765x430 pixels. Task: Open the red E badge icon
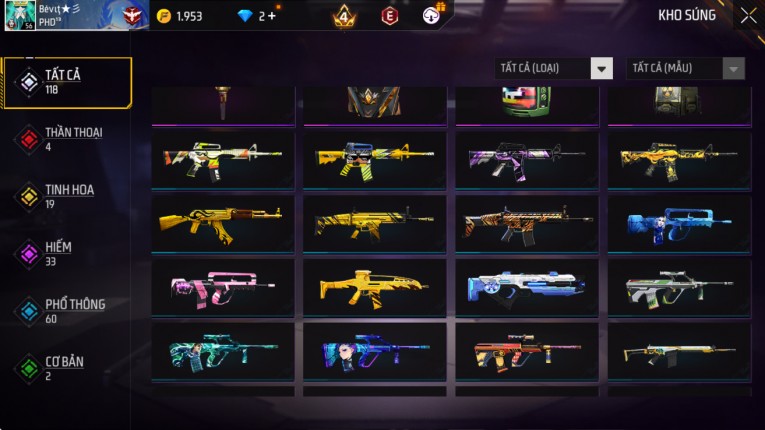tap(389, 16)
